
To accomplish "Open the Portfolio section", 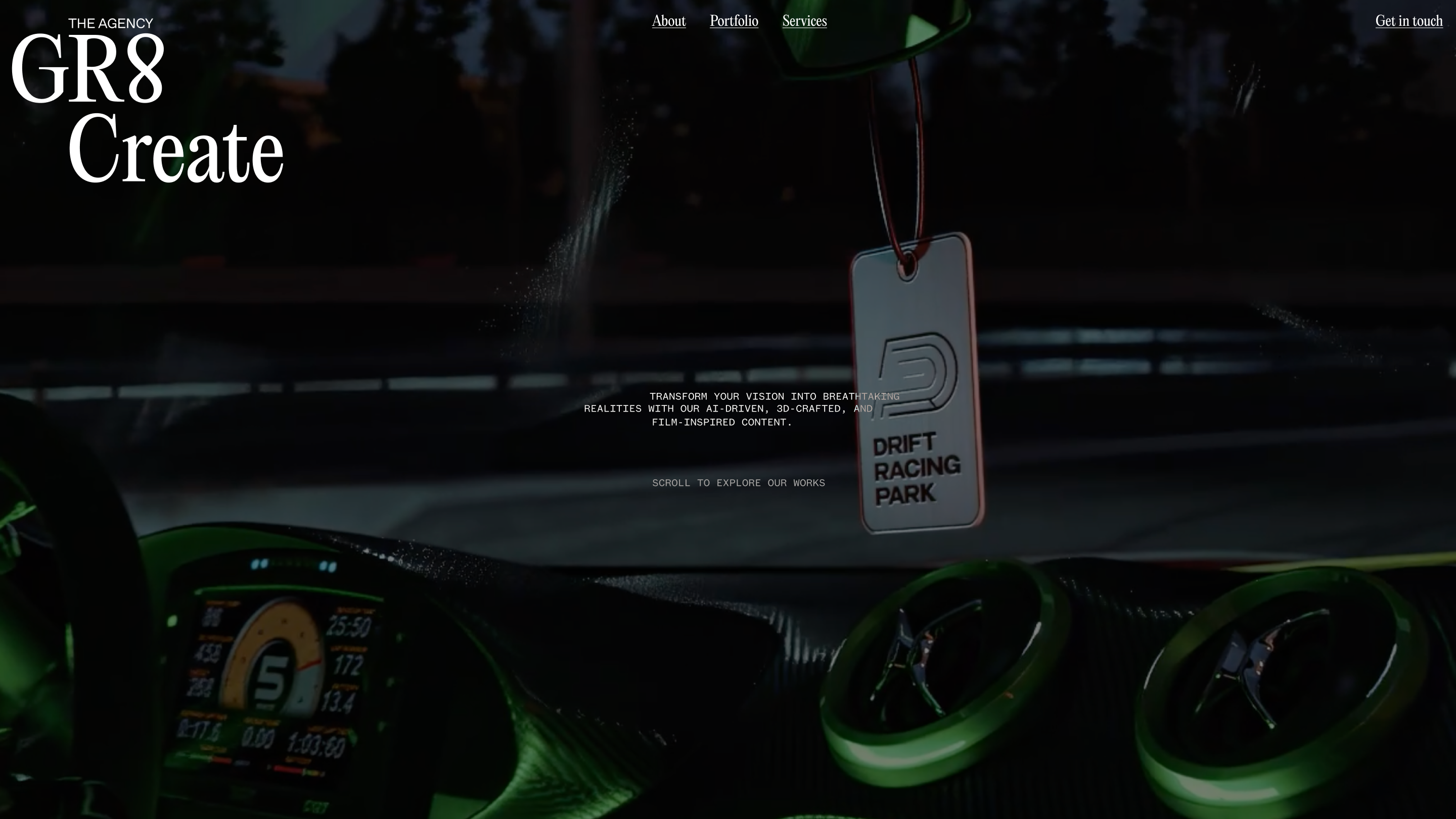I will (x=734, y=21).
